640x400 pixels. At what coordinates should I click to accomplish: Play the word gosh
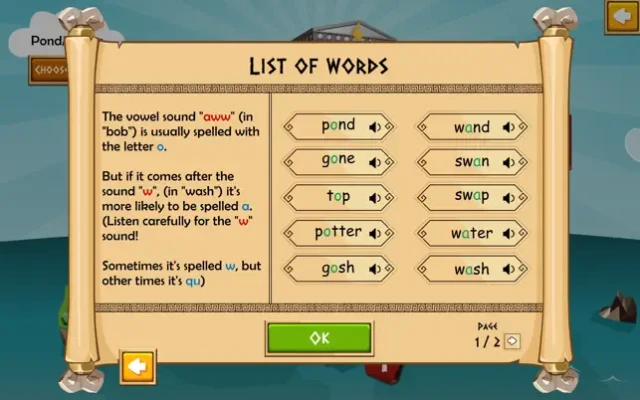[374, 269]
